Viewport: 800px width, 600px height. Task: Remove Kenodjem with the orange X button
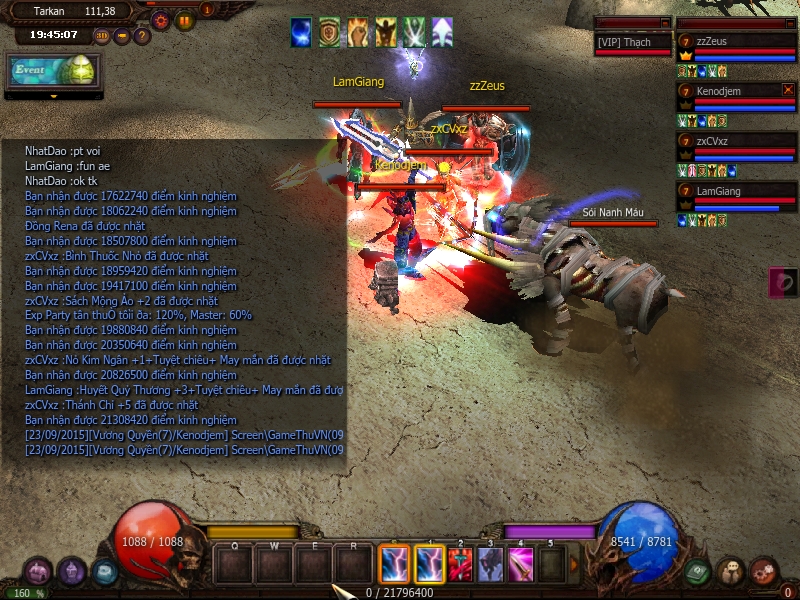click(788, 90)
